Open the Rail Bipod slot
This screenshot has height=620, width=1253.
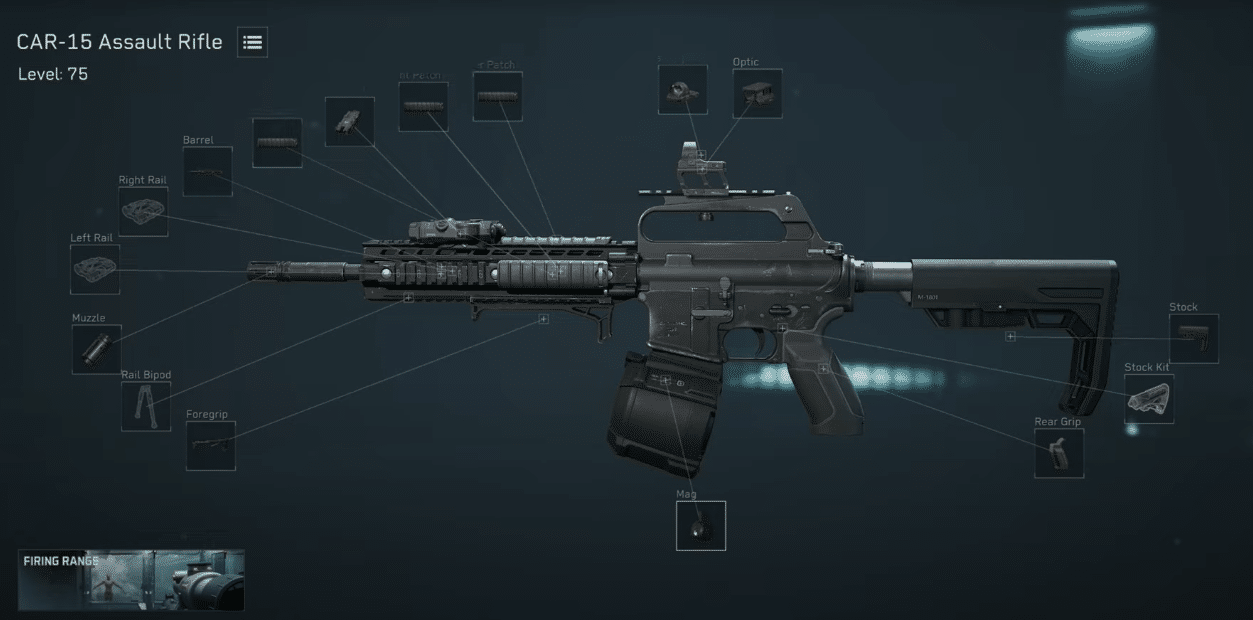(x=146, y=406)
